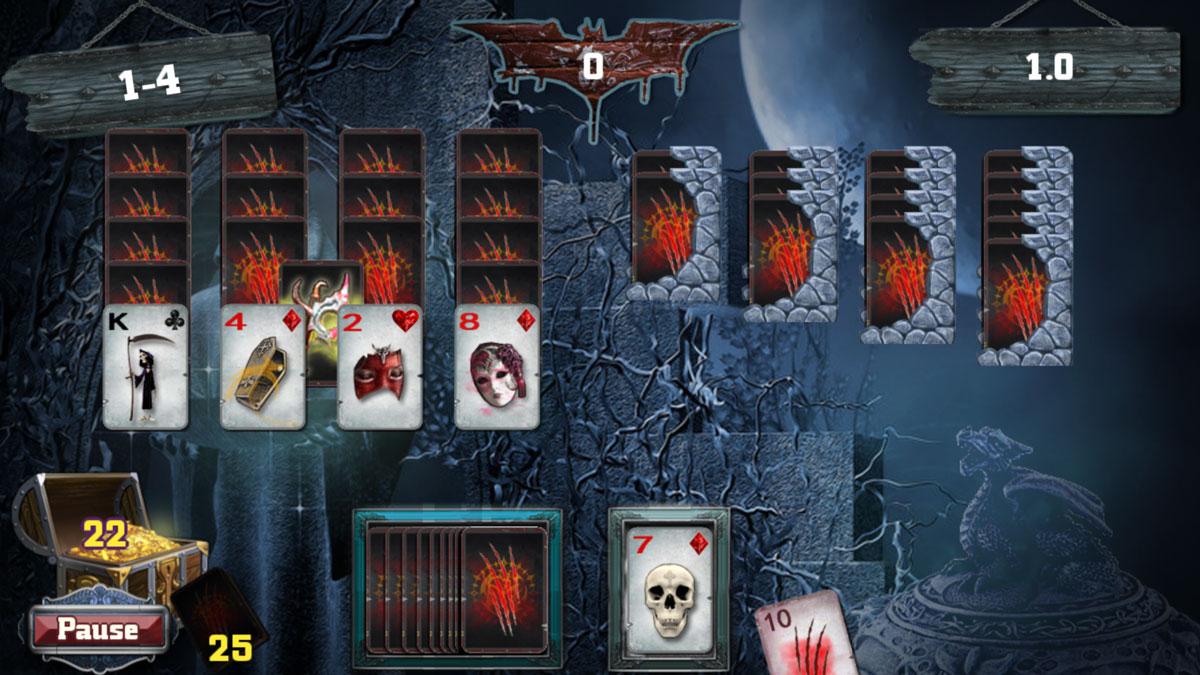Select the special creature card behind the tableau
Image resolution: width=1200 pixels, height=675 pixels.
coord(320,285)
